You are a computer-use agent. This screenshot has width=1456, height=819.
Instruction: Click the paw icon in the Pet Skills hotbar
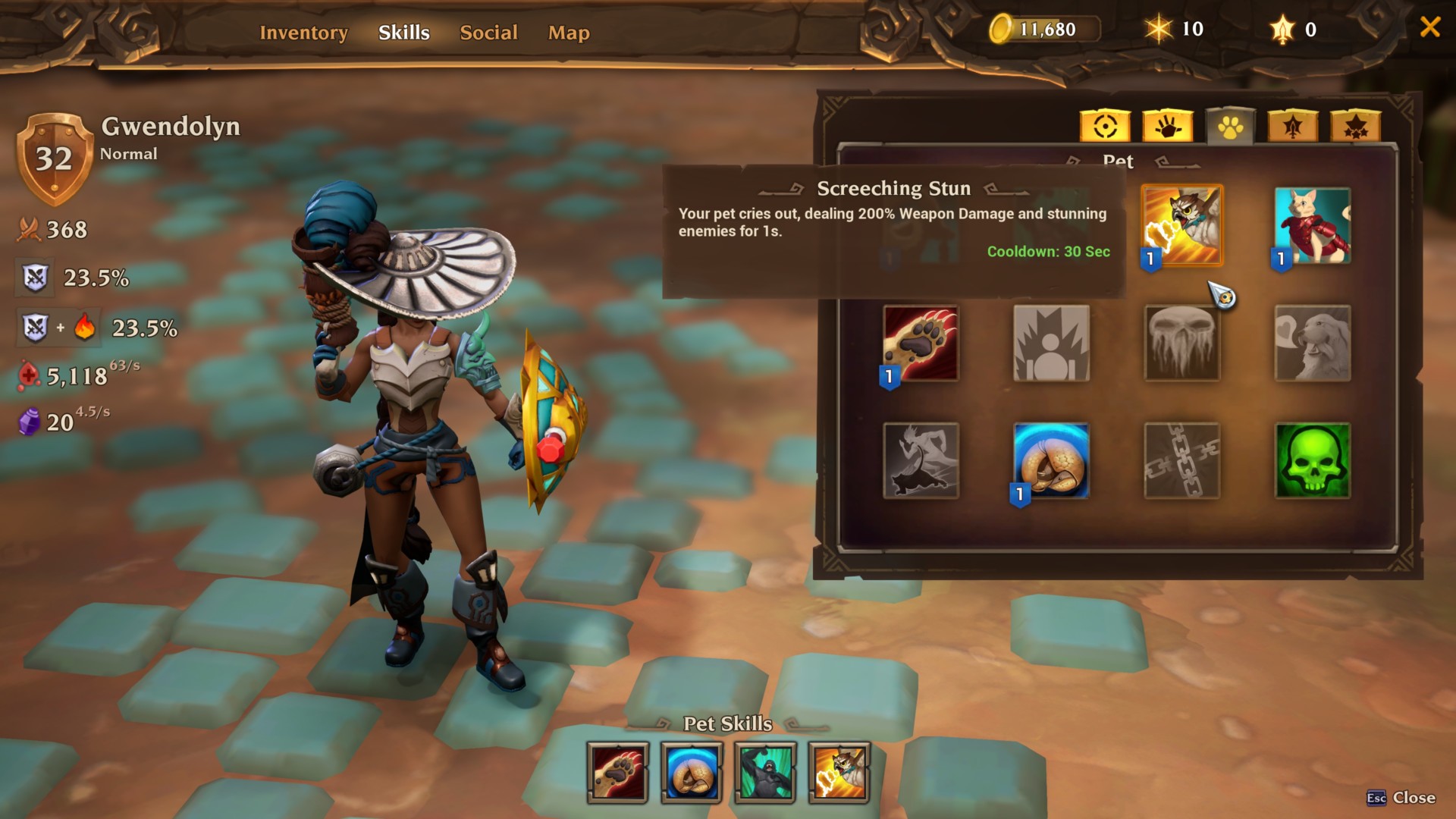tap(617, 772)
